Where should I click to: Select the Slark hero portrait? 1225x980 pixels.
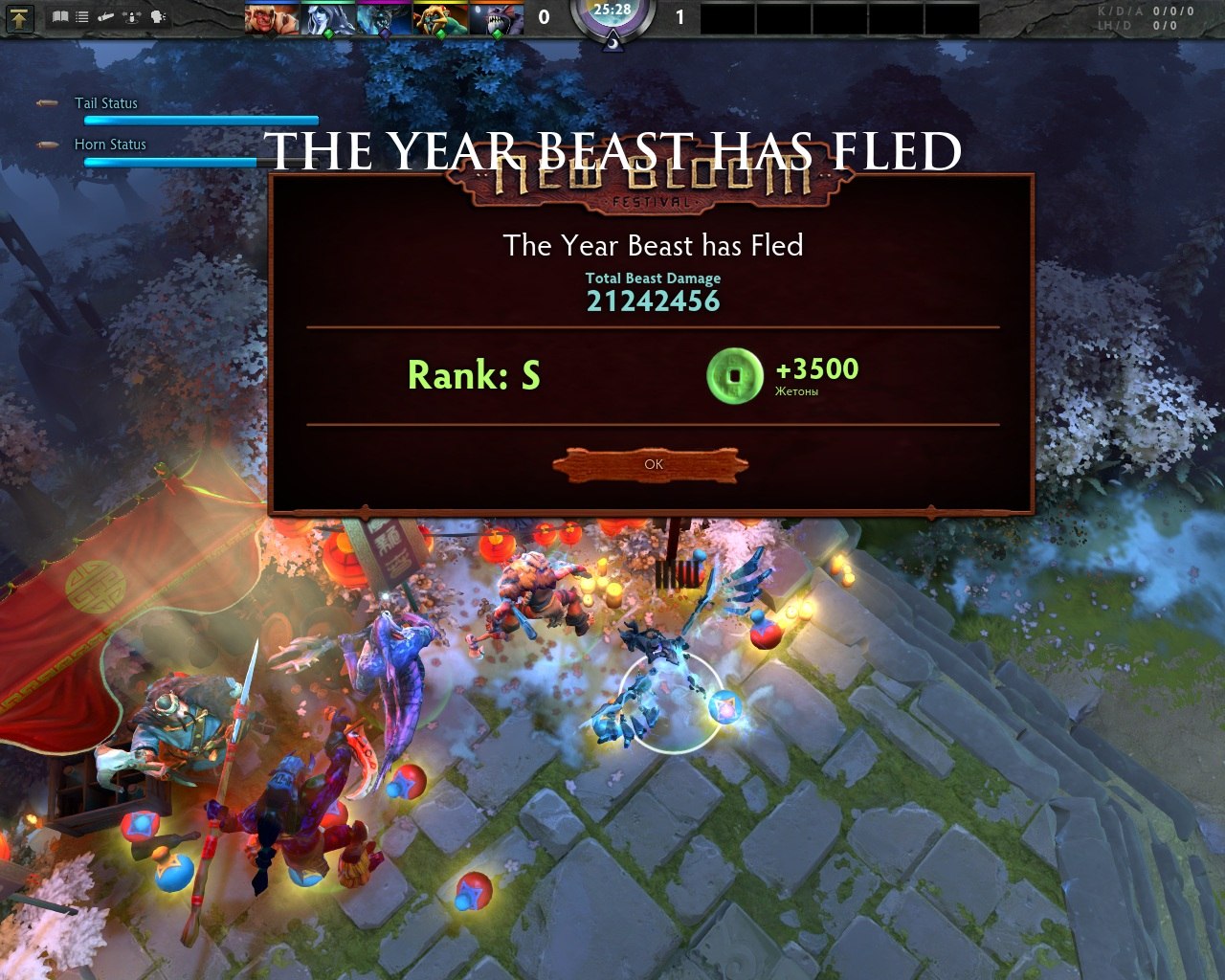(498, 16)
